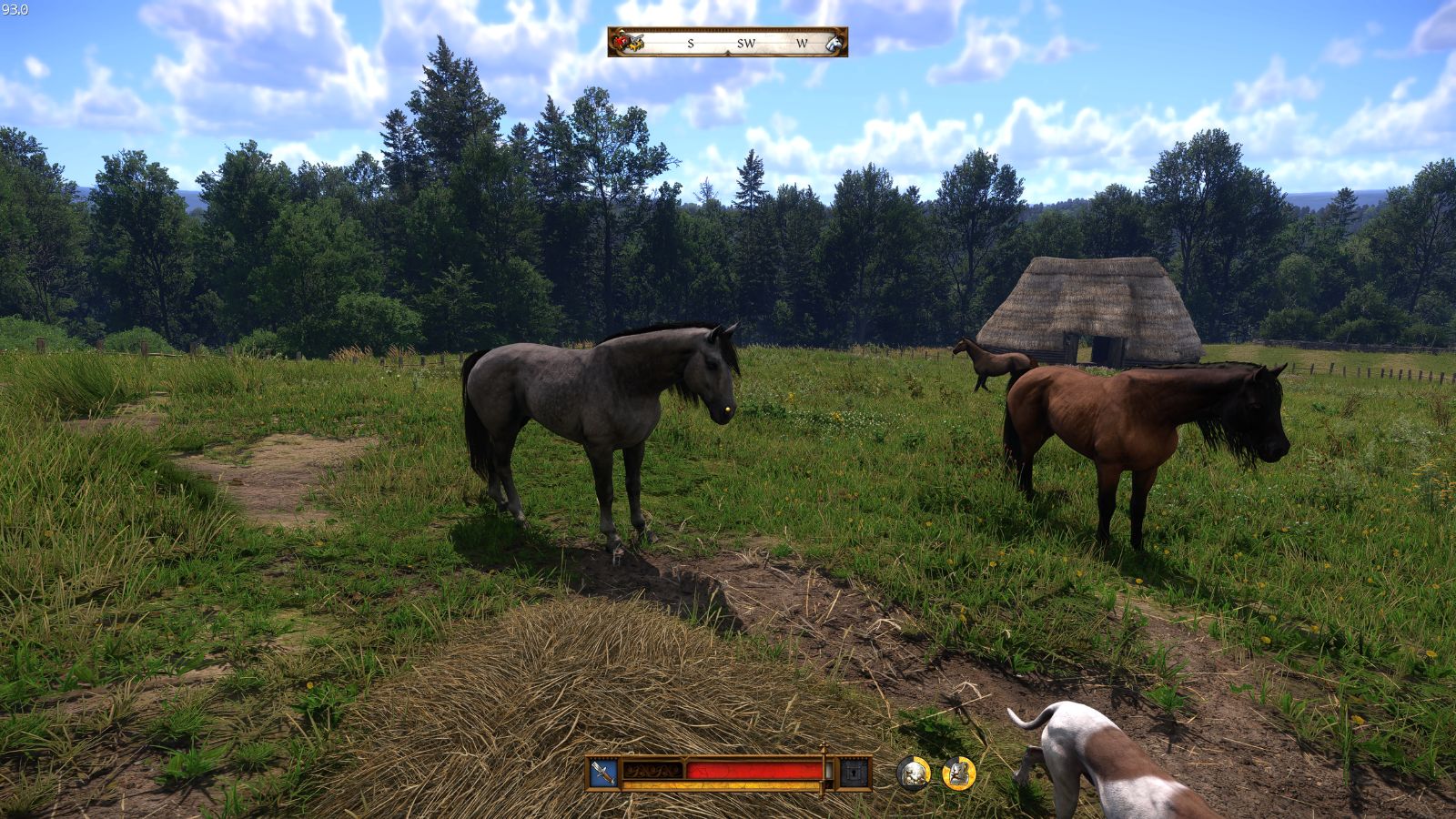Click the W marker on the compass
The image size is (1456, 819).
(803, 42)
